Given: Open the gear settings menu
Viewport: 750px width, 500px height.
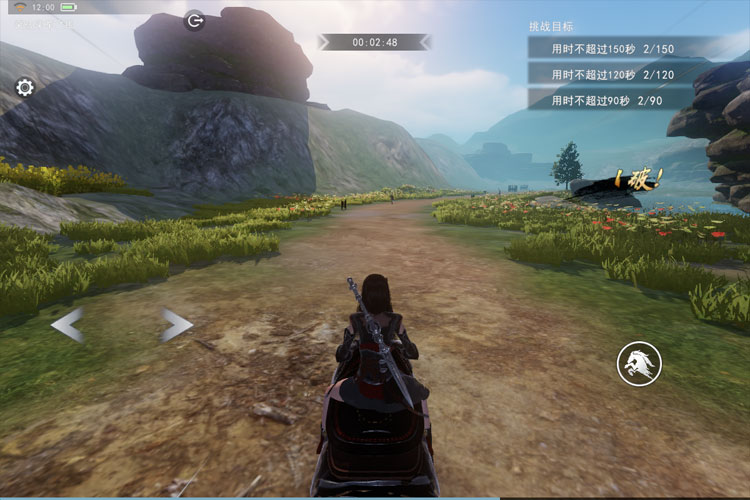Looking at the screenshot, I should 25,87.
